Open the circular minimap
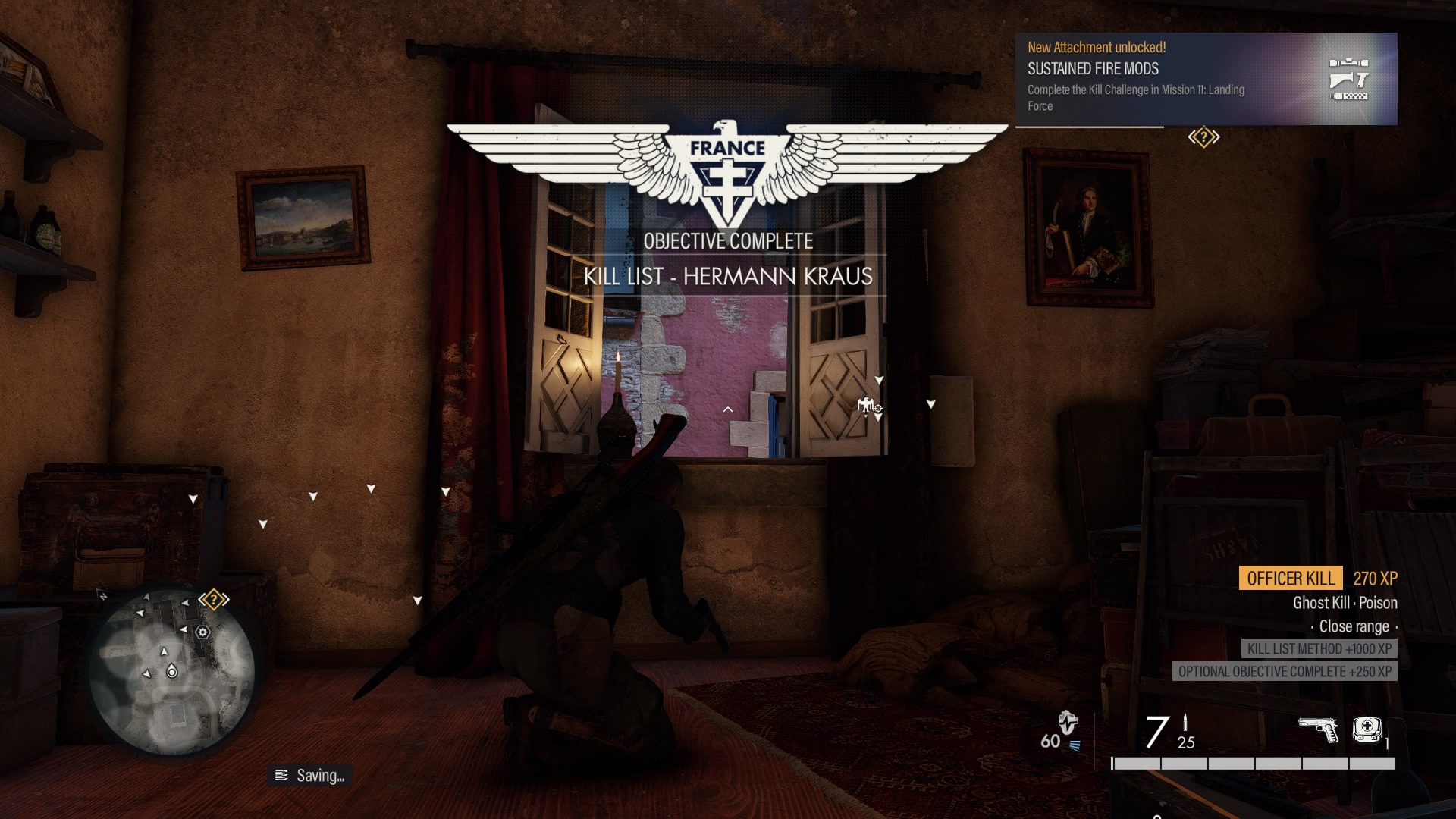Image resolution: width=1456 pixels, height=819 pixels. (x=172, y=673)
